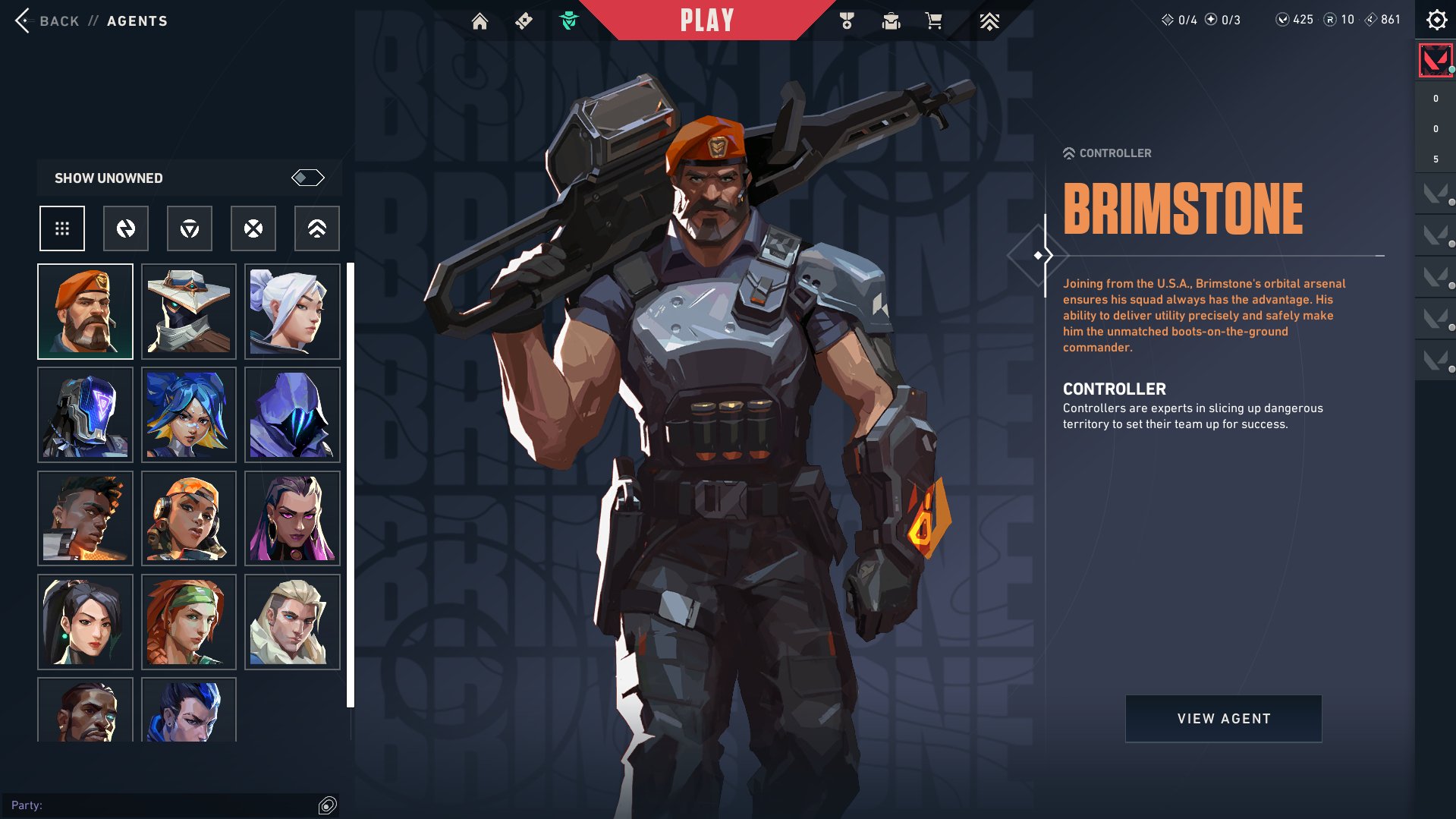The image size is (1456, 819).
Task: Go to the home screen icon
Action: pyautogui.click(x=480, y=21)
